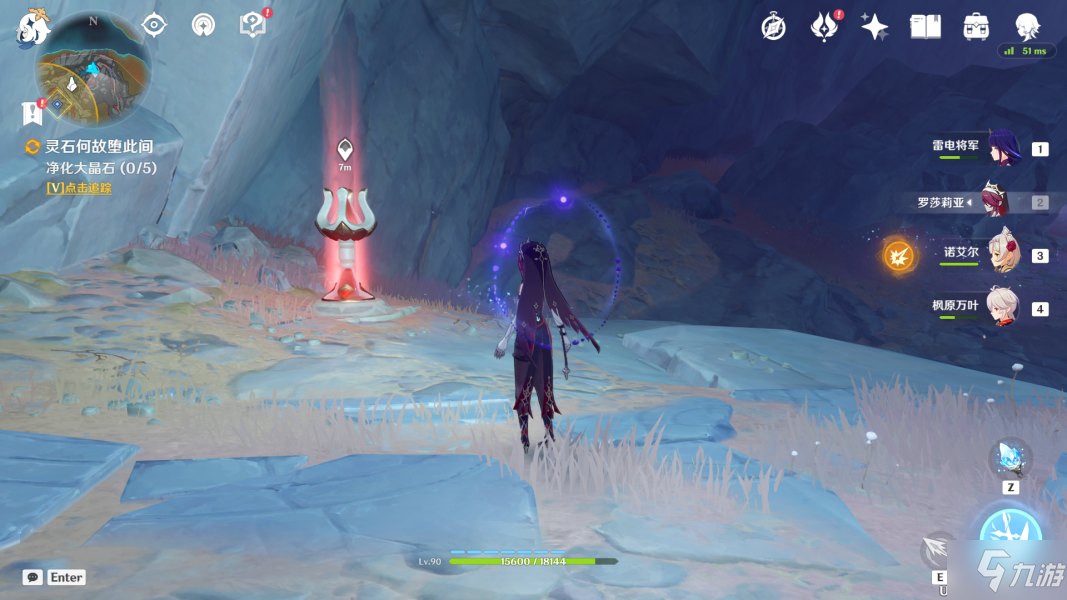Open the winged battle pass icon

(824, 27)
